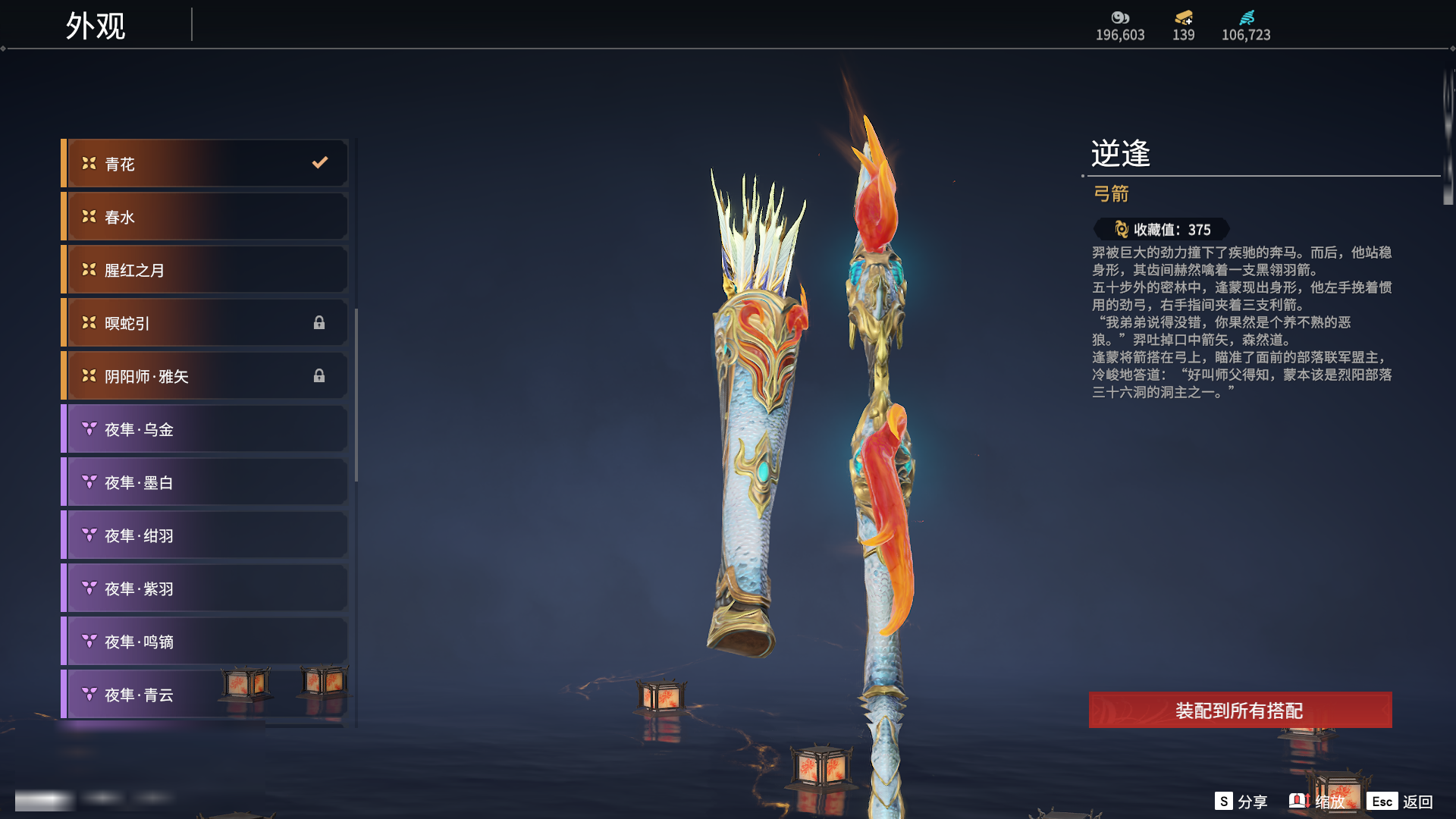Click the 分享 share button

pos(1241,802)
